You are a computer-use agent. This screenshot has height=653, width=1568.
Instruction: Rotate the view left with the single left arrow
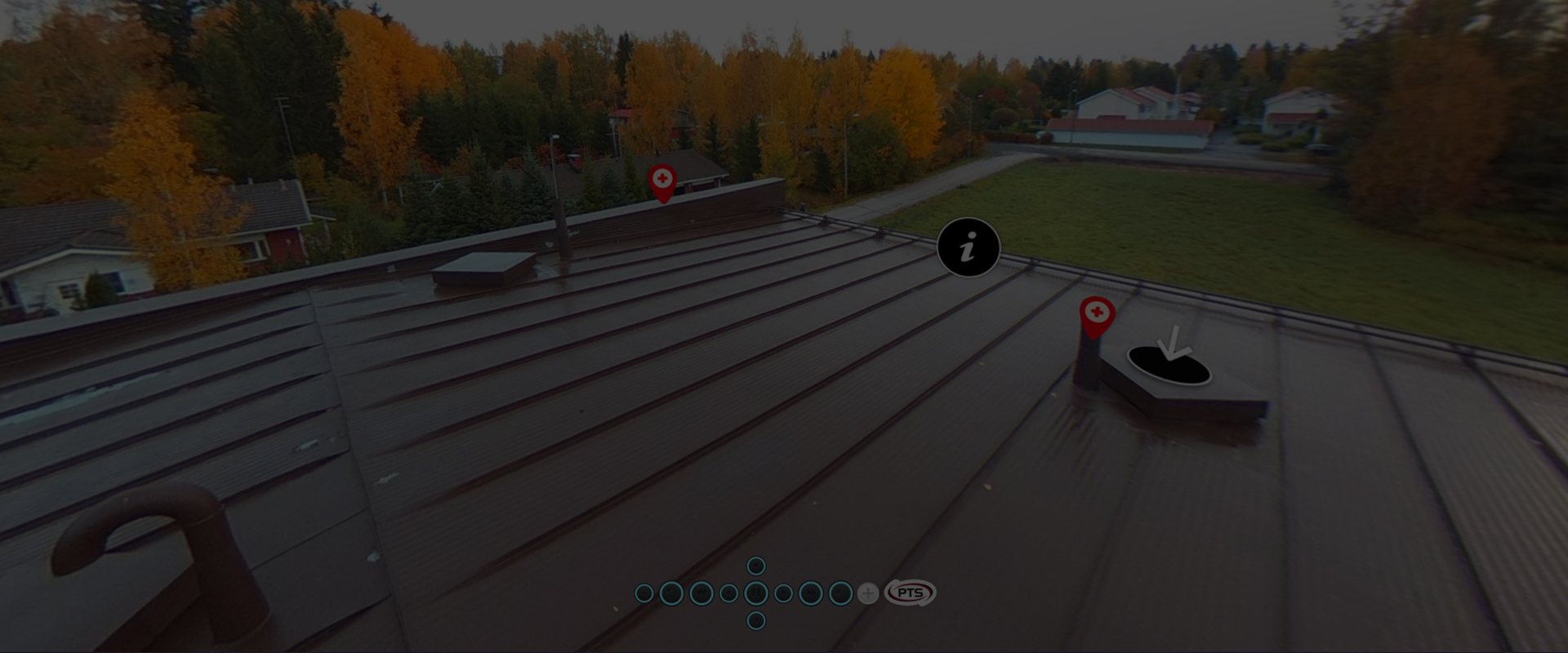point(728,593)
